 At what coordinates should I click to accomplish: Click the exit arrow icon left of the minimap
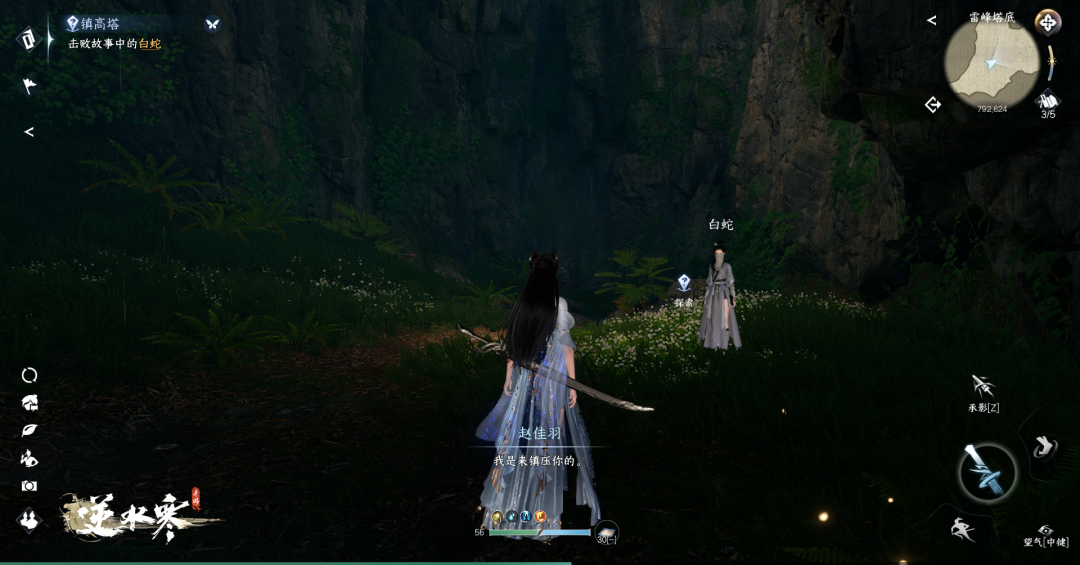pos(933,104)
